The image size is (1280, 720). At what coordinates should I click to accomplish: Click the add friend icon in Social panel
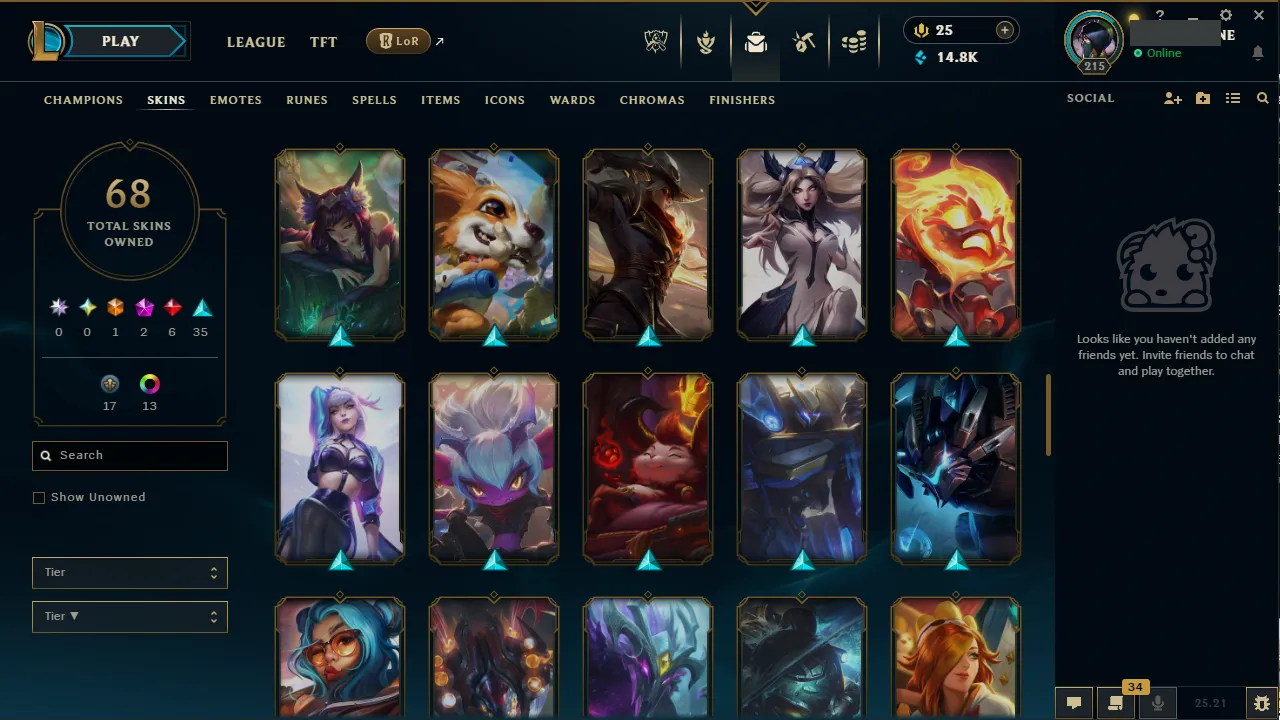tap(1172, 98)
